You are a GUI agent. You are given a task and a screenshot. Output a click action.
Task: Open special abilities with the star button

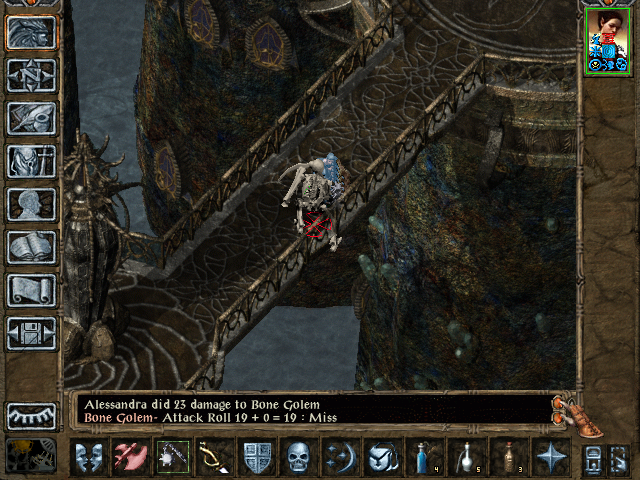pos(551,457)
